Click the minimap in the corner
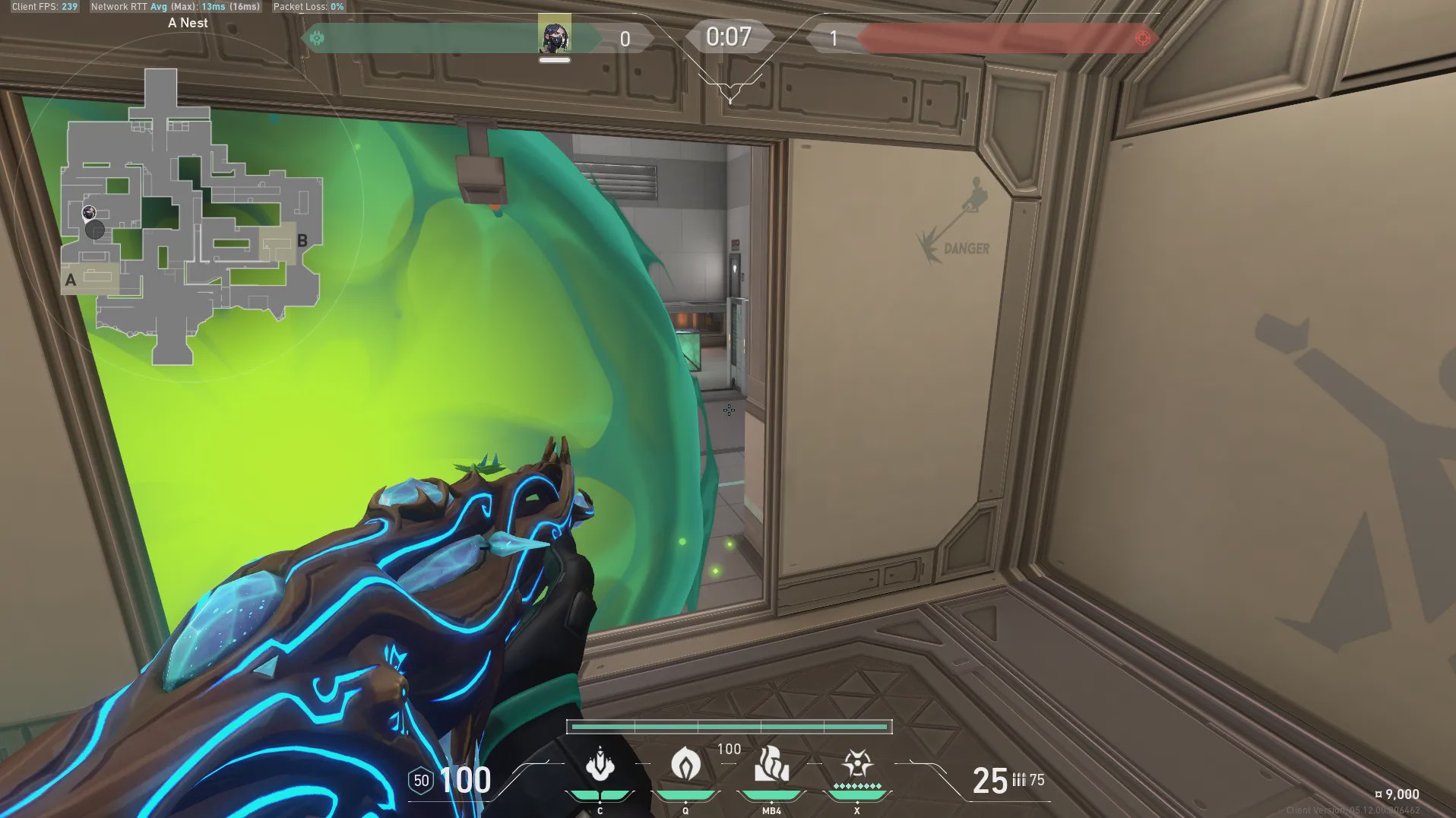This screenshot has height=818, width=1456. tap(191, 217)
